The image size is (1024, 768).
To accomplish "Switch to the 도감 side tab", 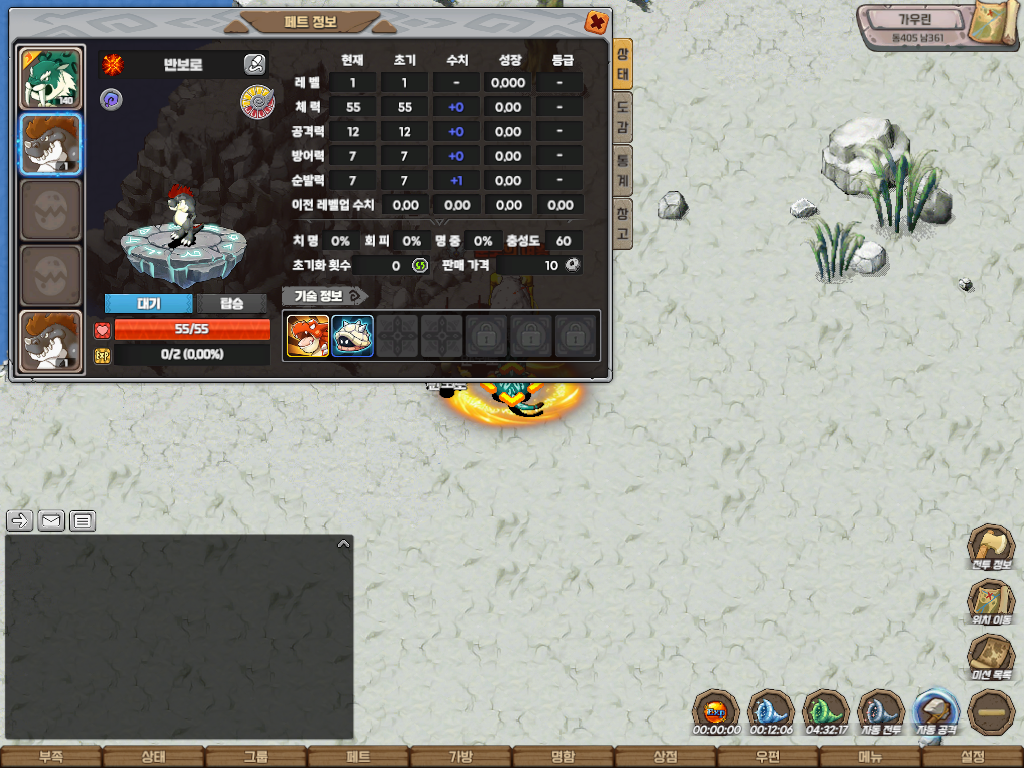I will [622, 117].
